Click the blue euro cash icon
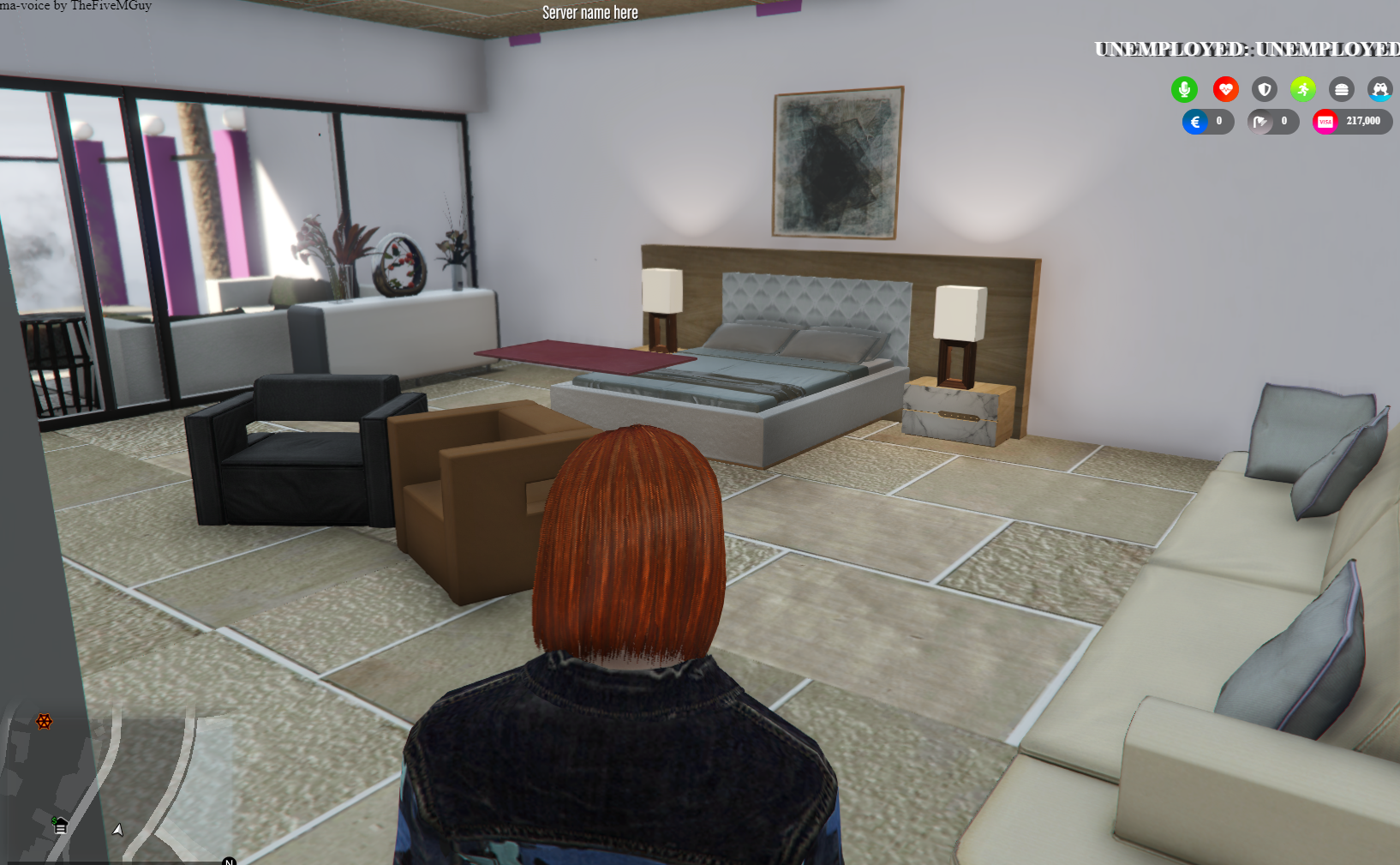Viewport: 1400px width, 865px height. tap(1195, 122)
